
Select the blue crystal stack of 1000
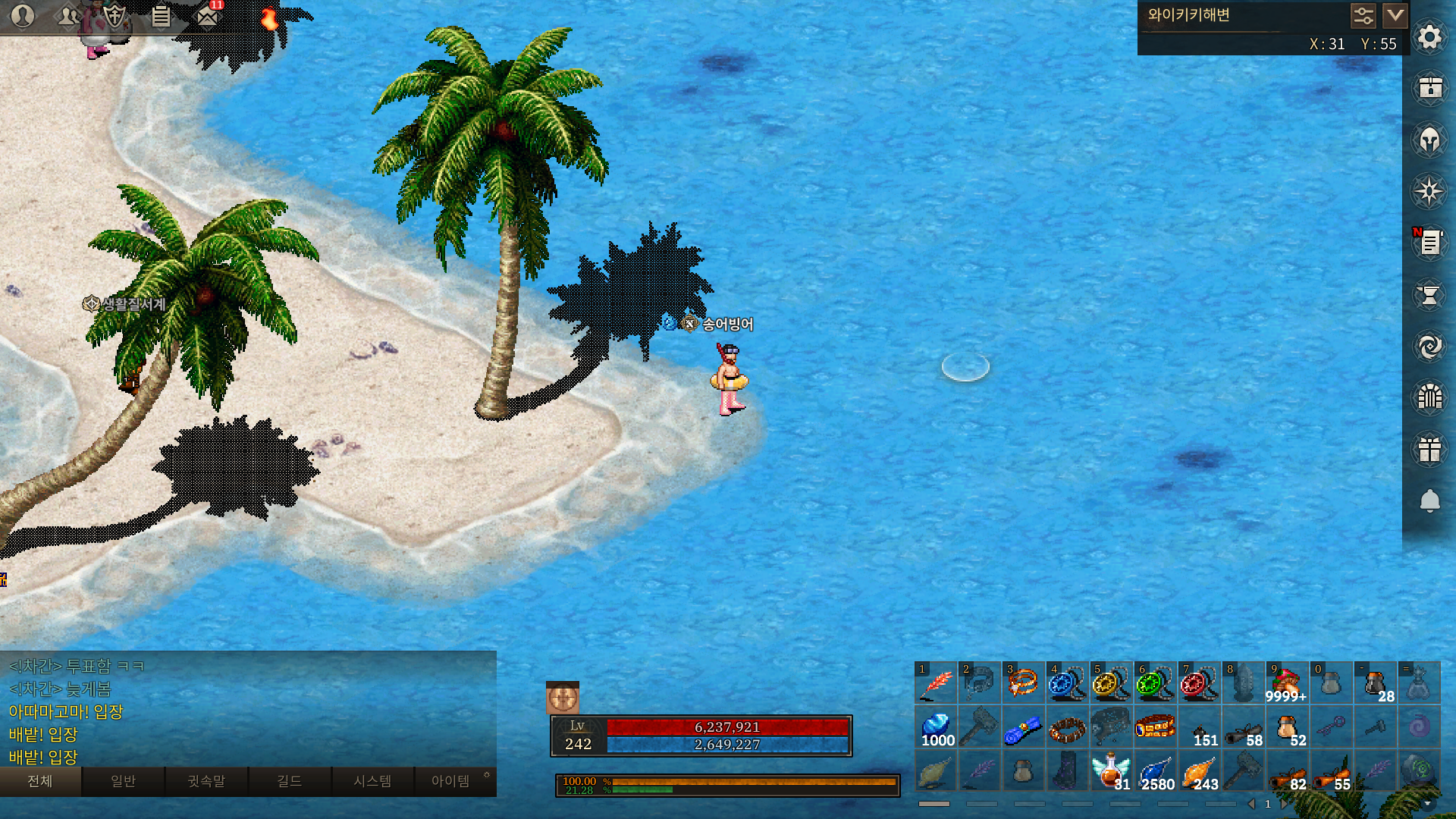(x=936, y=728)
